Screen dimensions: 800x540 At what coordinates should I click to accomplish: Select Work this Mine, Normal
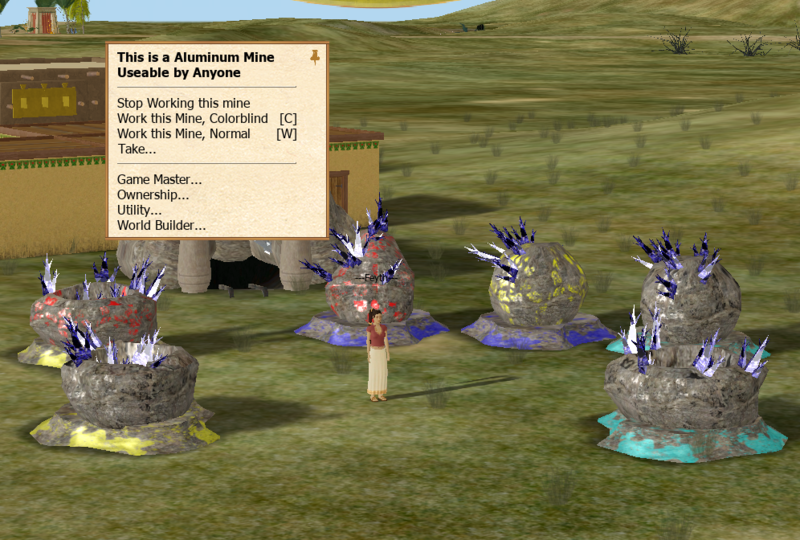point(183,133)
